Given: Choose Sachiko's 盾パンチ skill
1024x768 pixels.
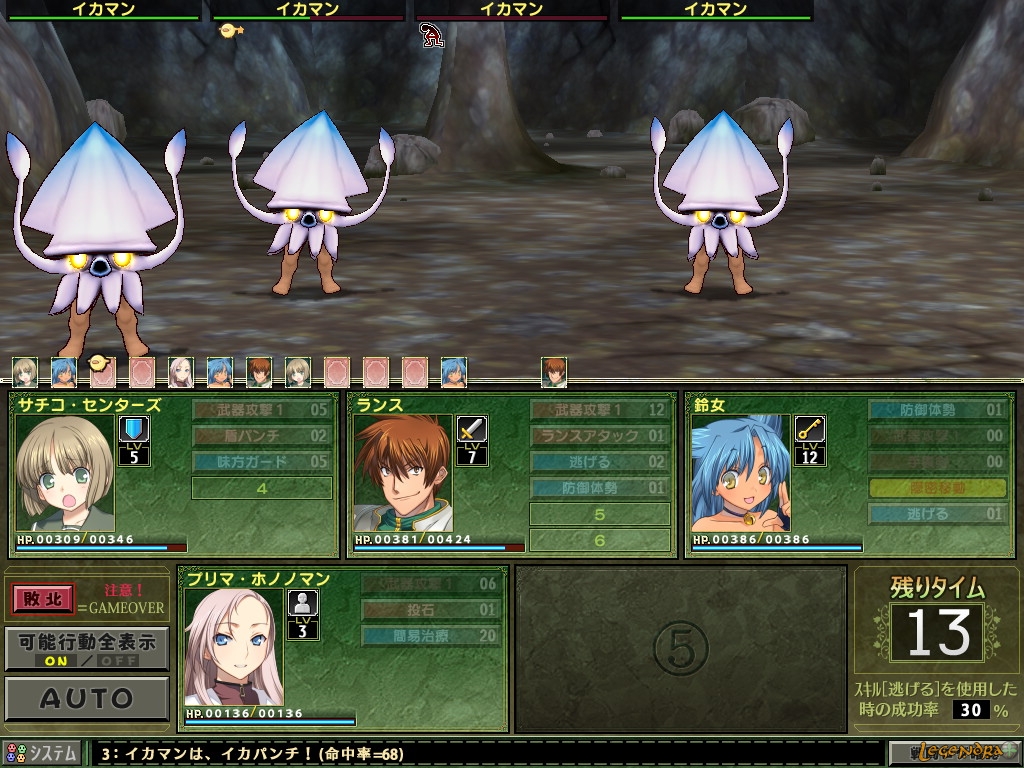Looking at the screenshot, I should coord(261,435).
